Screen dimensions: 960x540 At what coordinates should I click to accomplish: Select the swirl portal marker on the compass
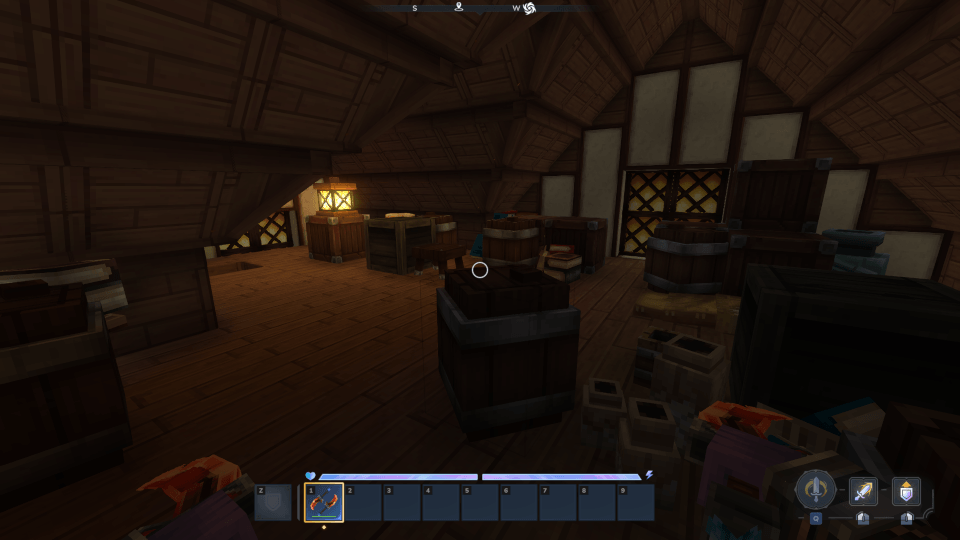(530, 8)
